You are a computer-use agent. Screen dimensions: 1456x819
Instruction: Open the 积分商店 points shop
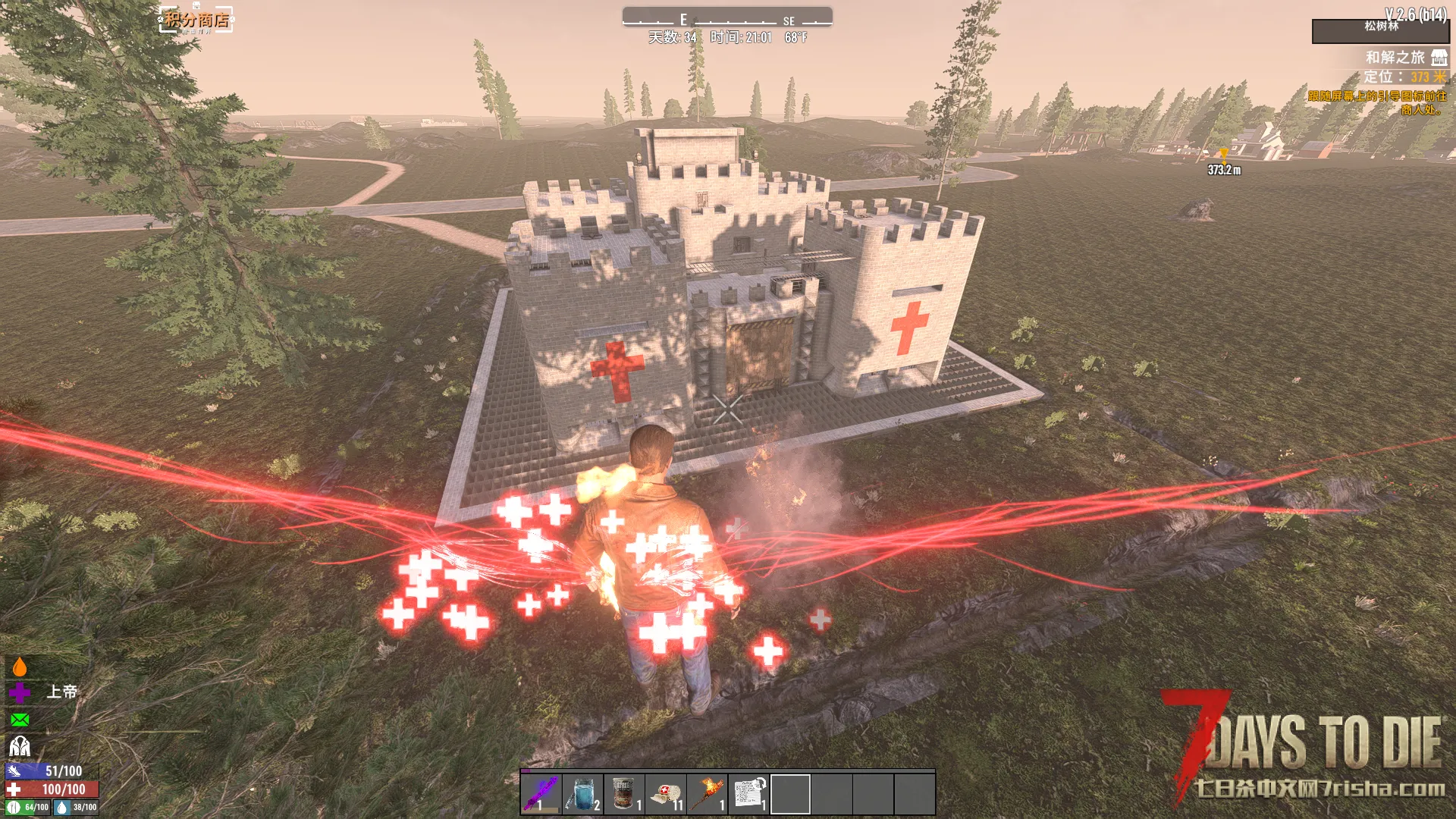[196, 20]
